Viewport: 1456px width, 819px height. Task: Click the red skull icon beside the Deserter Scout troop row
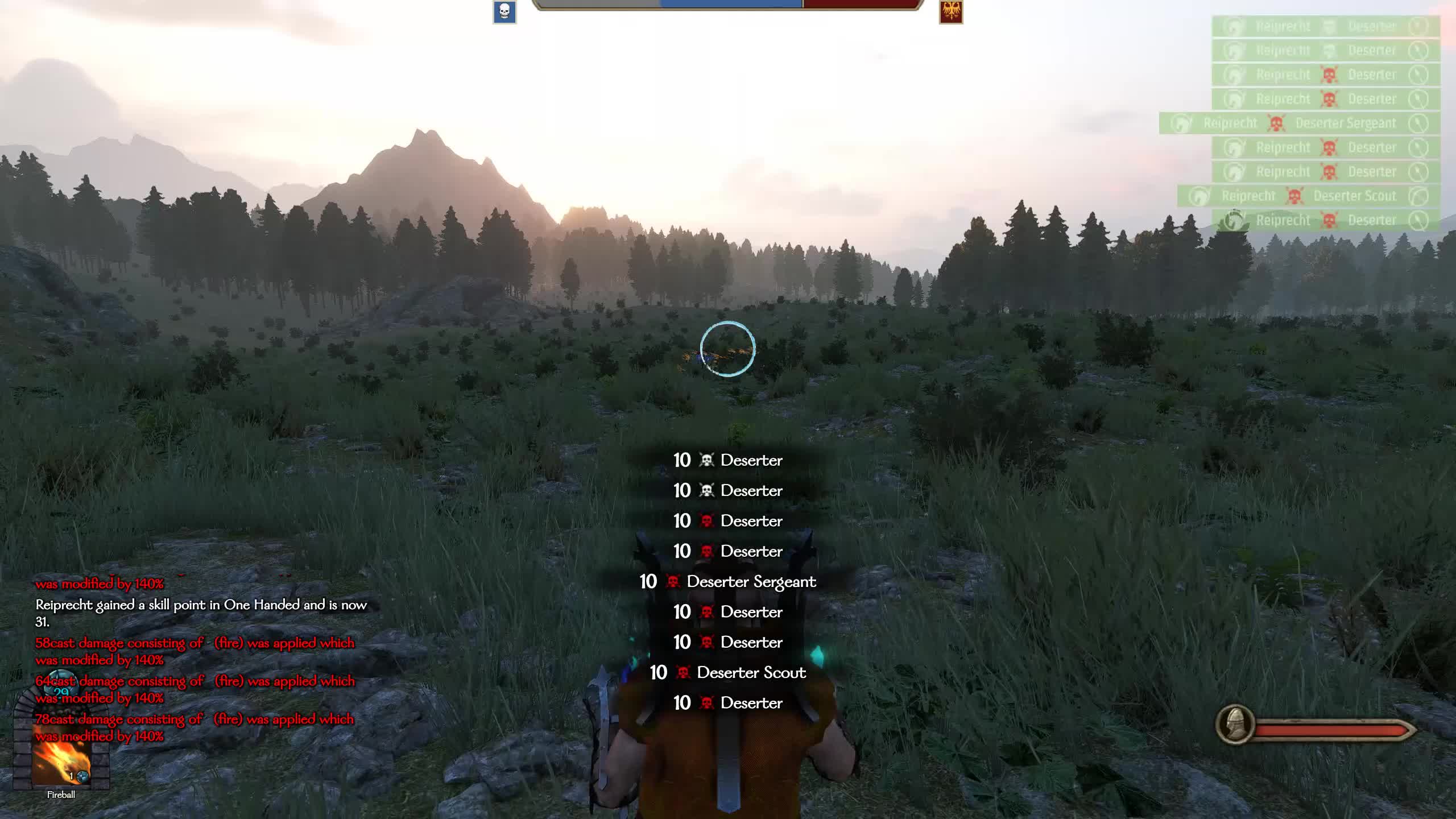pos(682,672)
